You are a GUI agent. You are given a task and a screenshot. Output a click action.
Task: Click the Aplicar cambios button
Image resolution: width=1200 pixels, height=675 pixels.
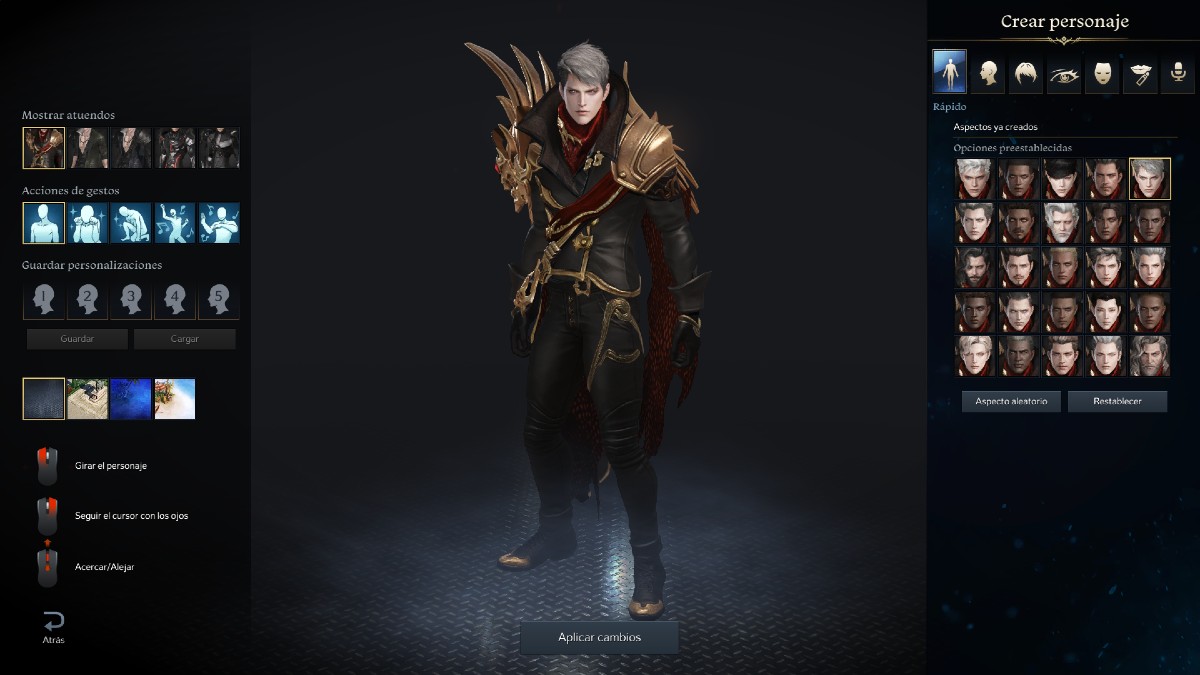[x=599, y=637]
